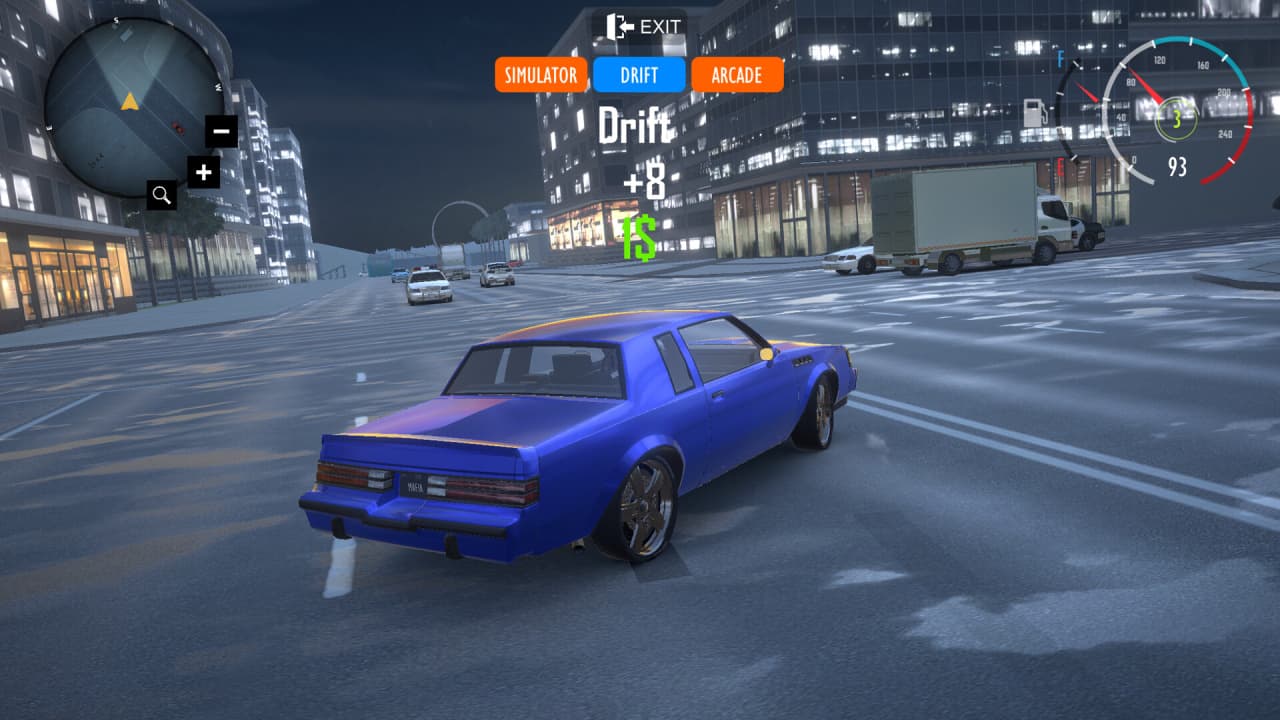Choose the ARCADE driving mode
The height and width of the screenshot is (720, 1280).
tap(737, 75)
